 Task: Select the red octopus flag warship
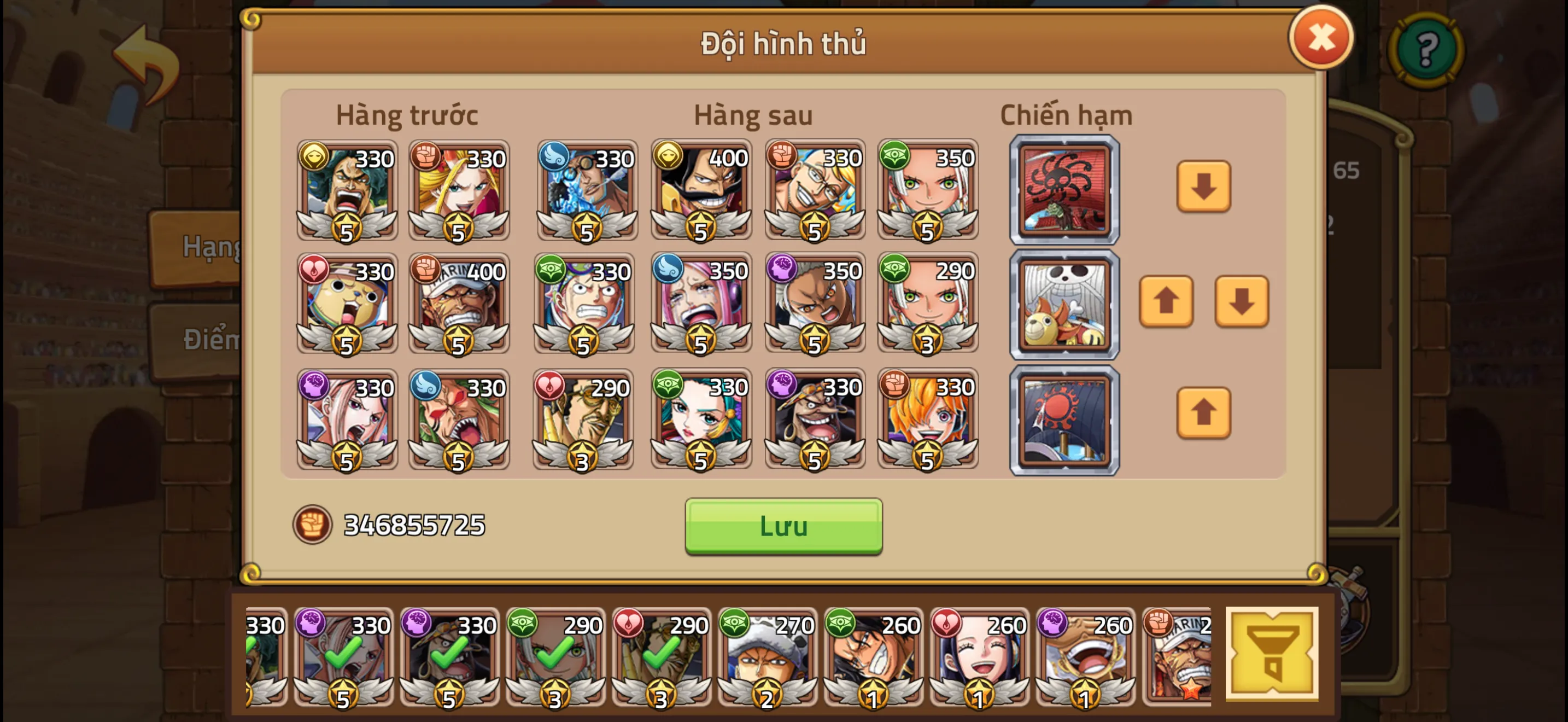click(1064, 189)
